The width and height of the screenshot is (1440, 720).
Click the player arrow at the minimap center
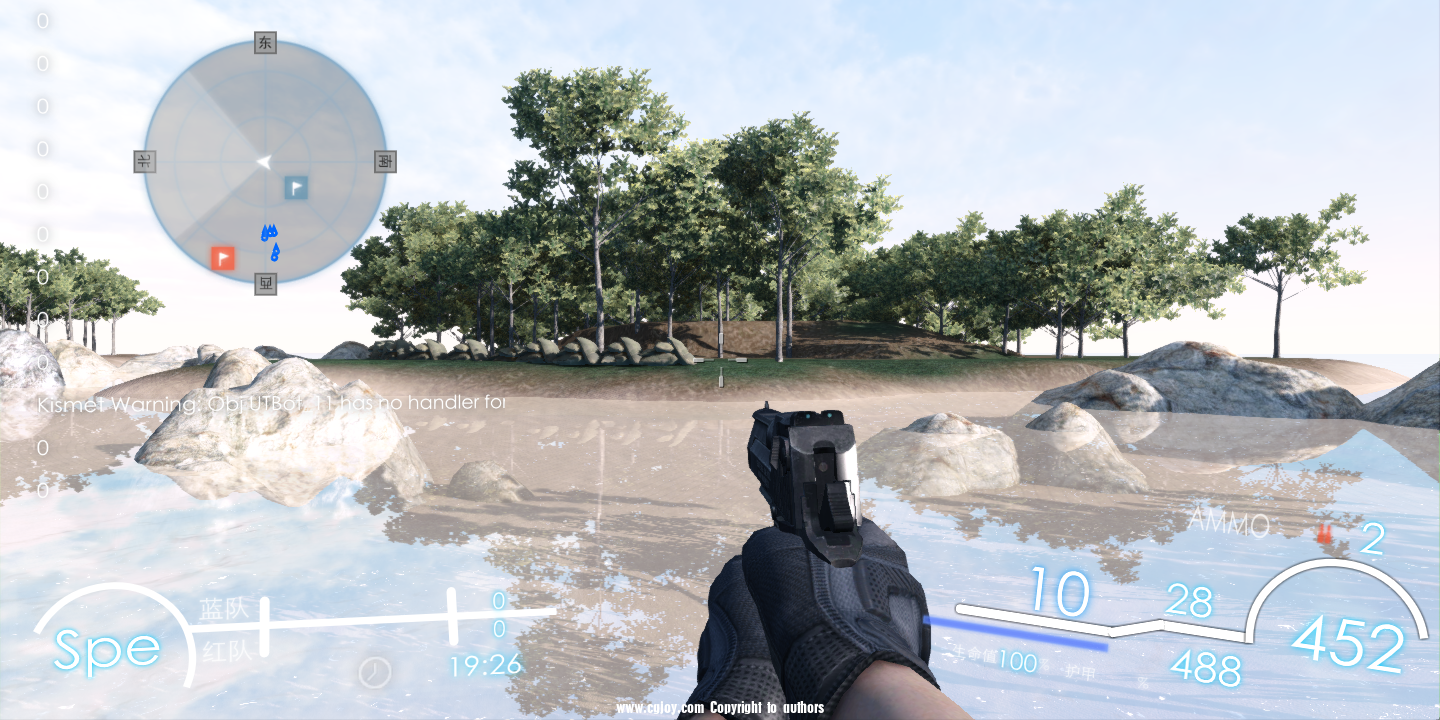click(x=264, y=161)
